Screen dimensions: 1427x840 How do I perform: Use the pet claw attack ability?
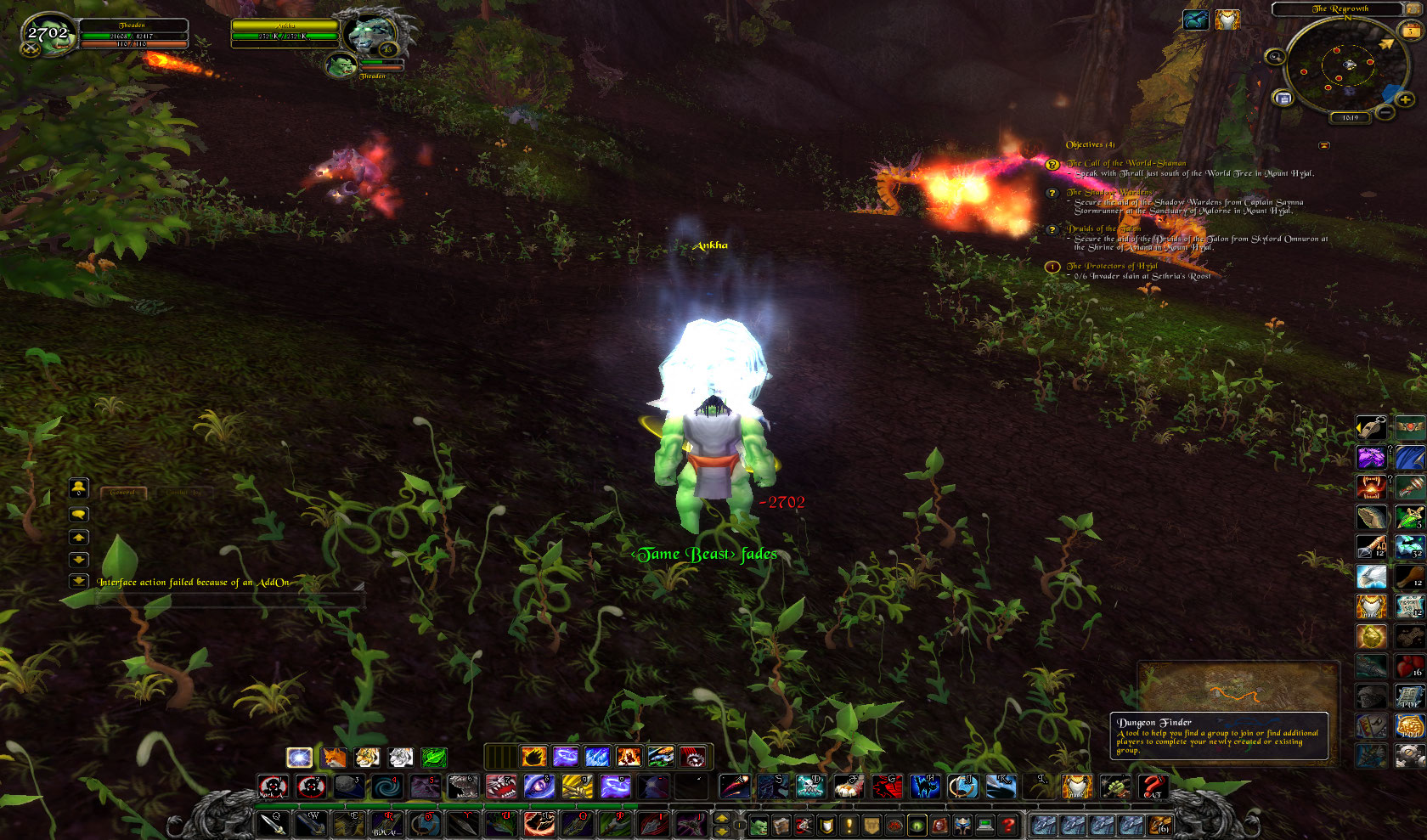tap(533, 756)
